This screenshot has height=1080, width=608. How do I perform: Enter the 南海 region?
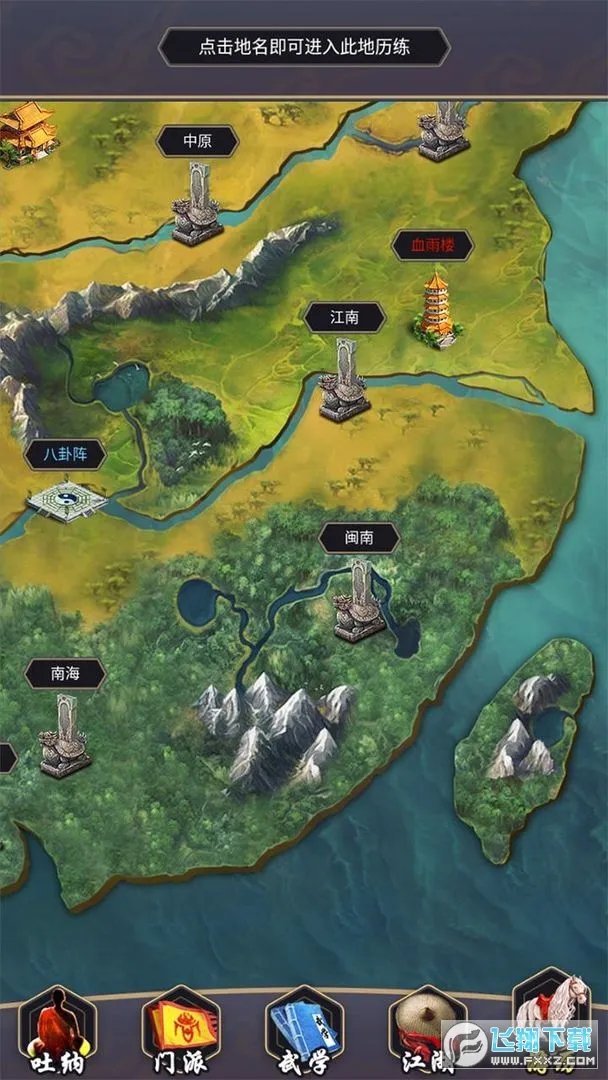pos(65,674)
